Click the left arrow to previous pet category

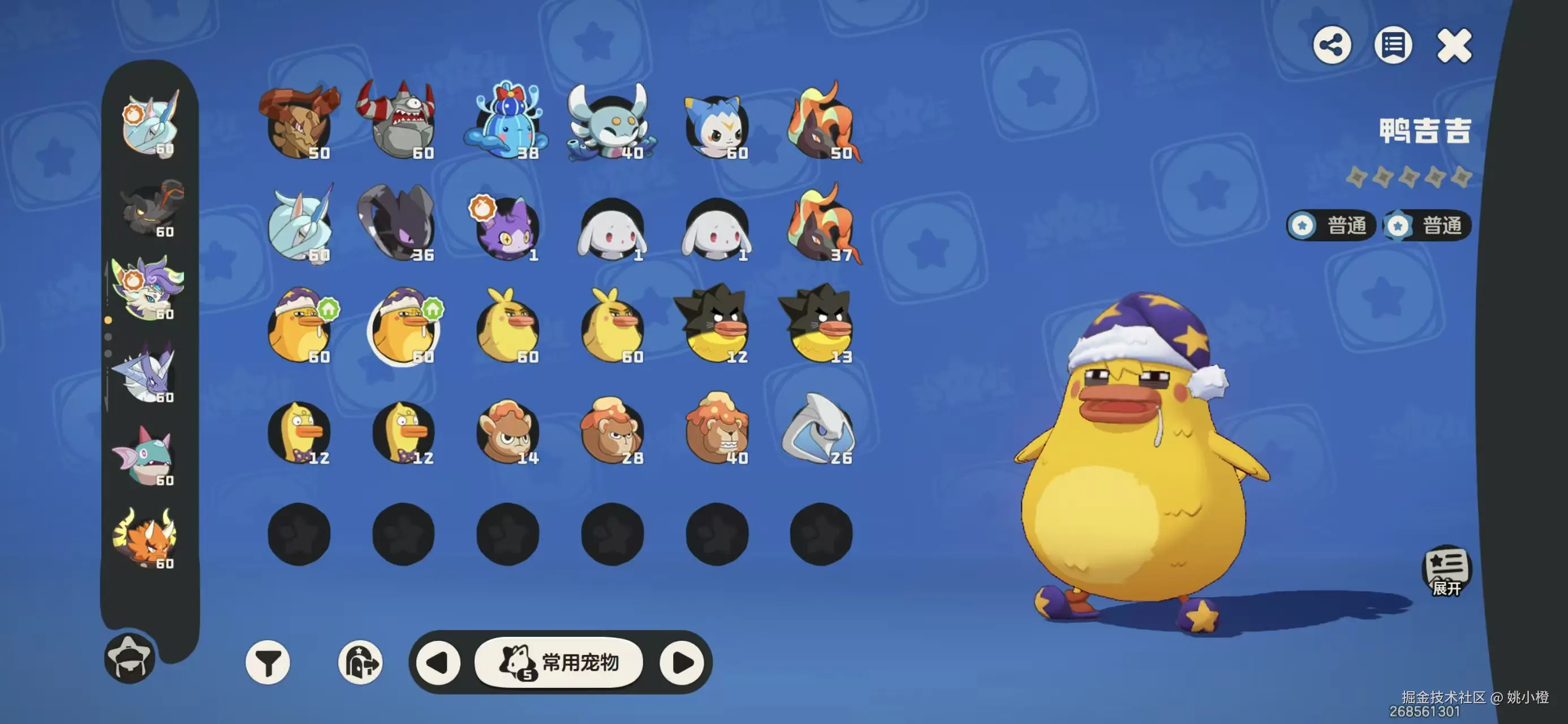440,663
